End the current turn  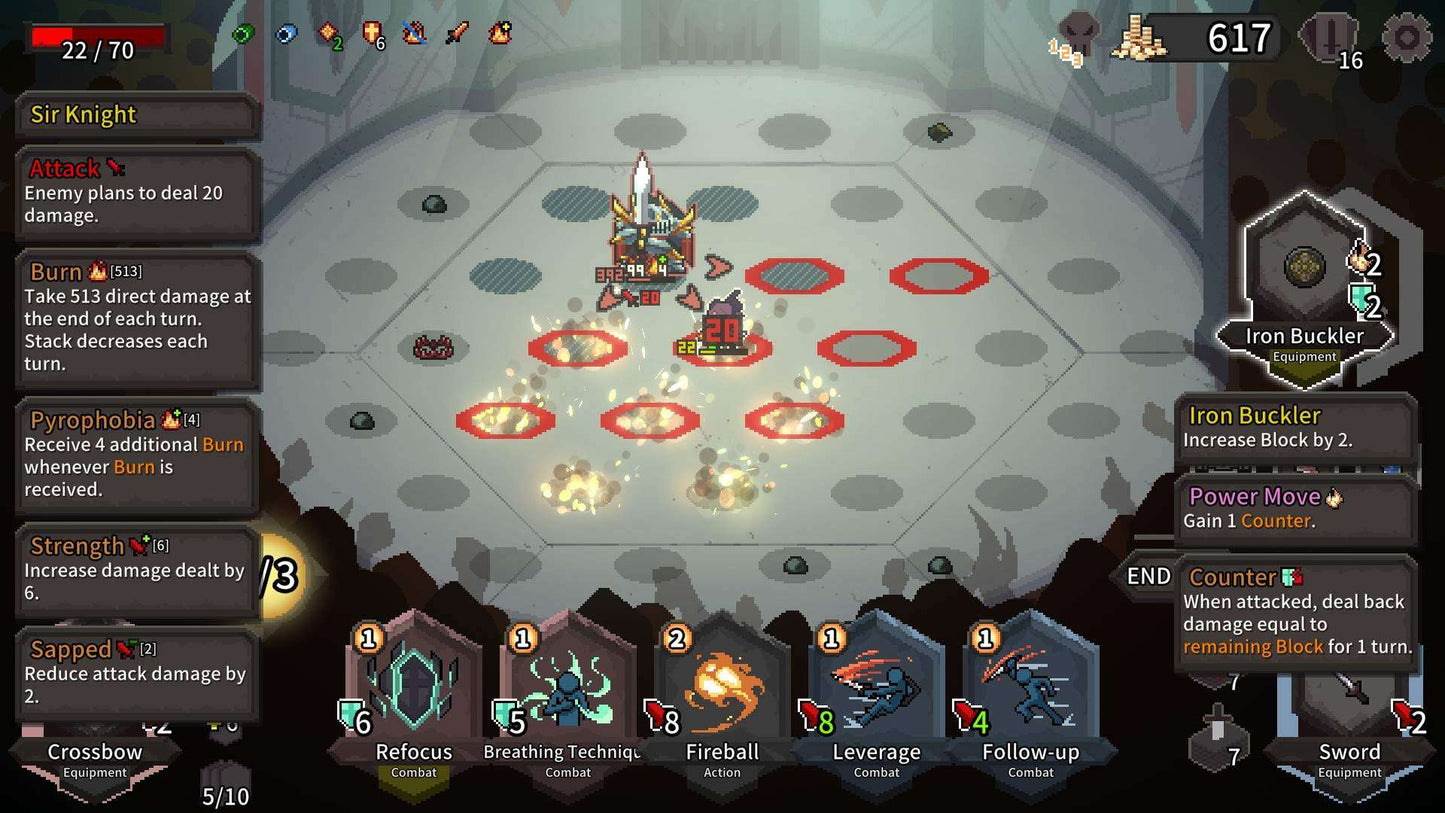point(1147,577)
